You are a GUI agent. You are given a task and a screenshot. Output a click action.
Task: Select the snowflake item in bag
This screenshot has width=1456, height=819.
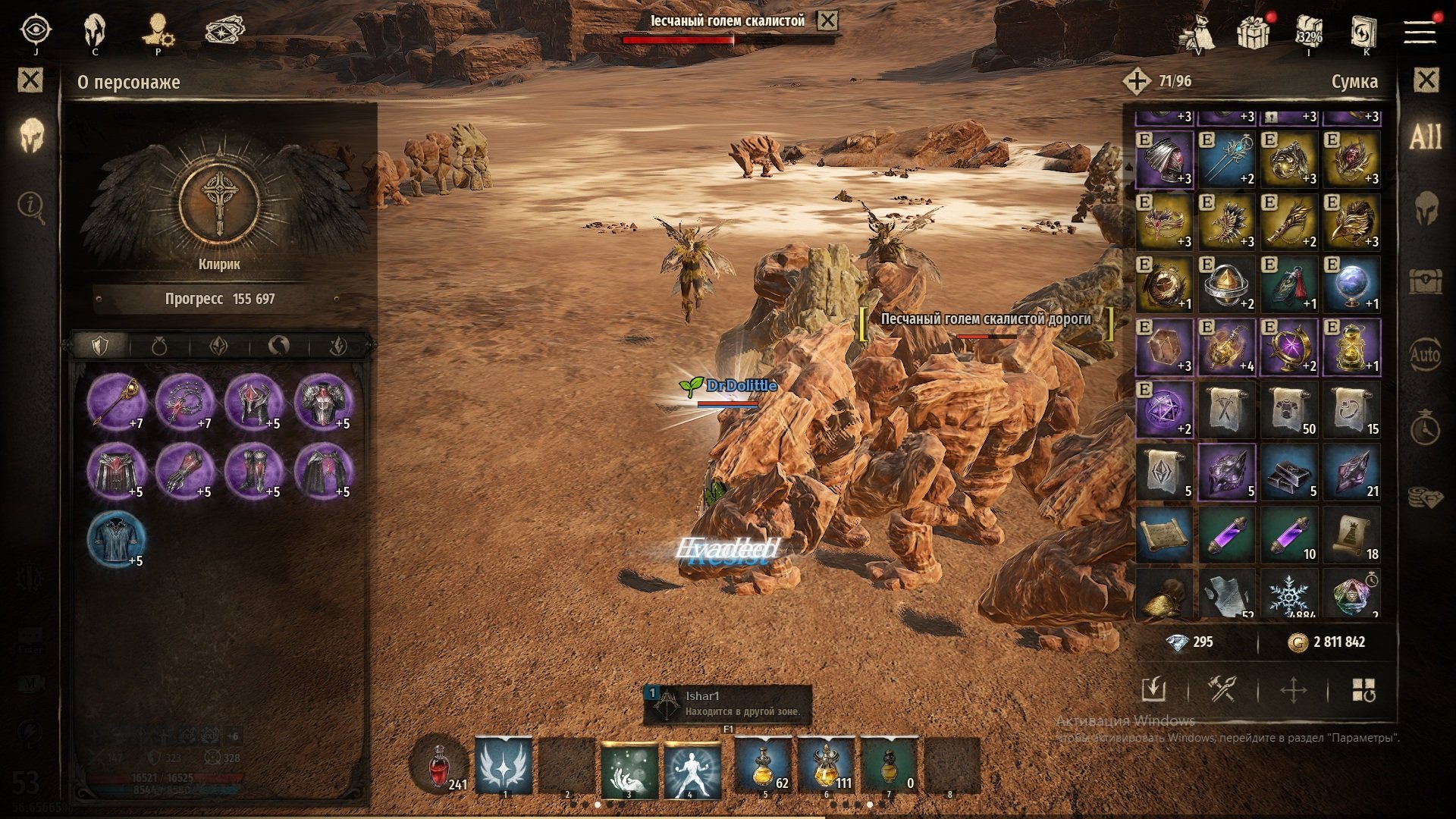coord(1288,595)
